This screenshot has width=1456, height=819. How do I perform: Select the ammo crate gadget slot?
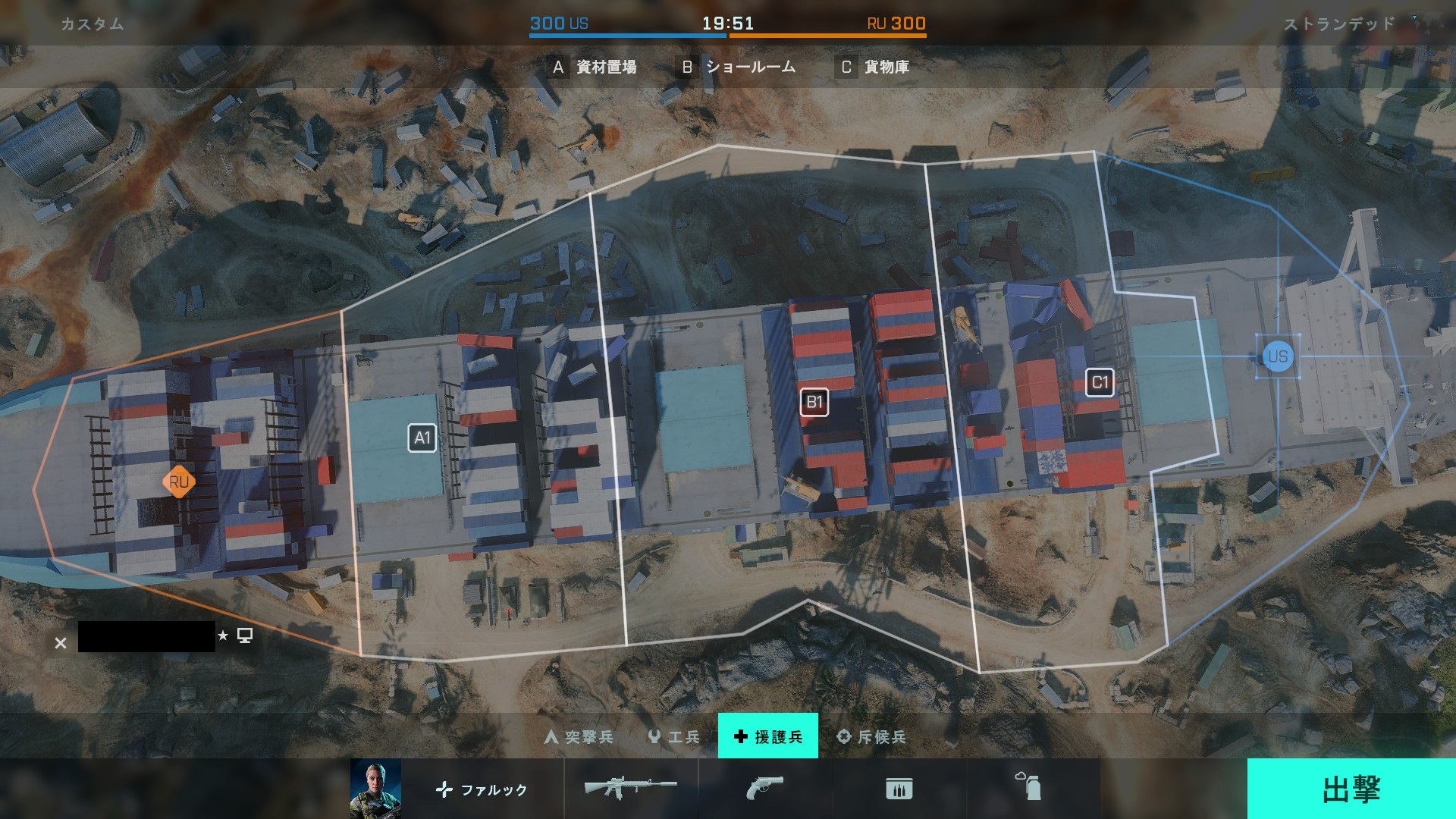899,789
